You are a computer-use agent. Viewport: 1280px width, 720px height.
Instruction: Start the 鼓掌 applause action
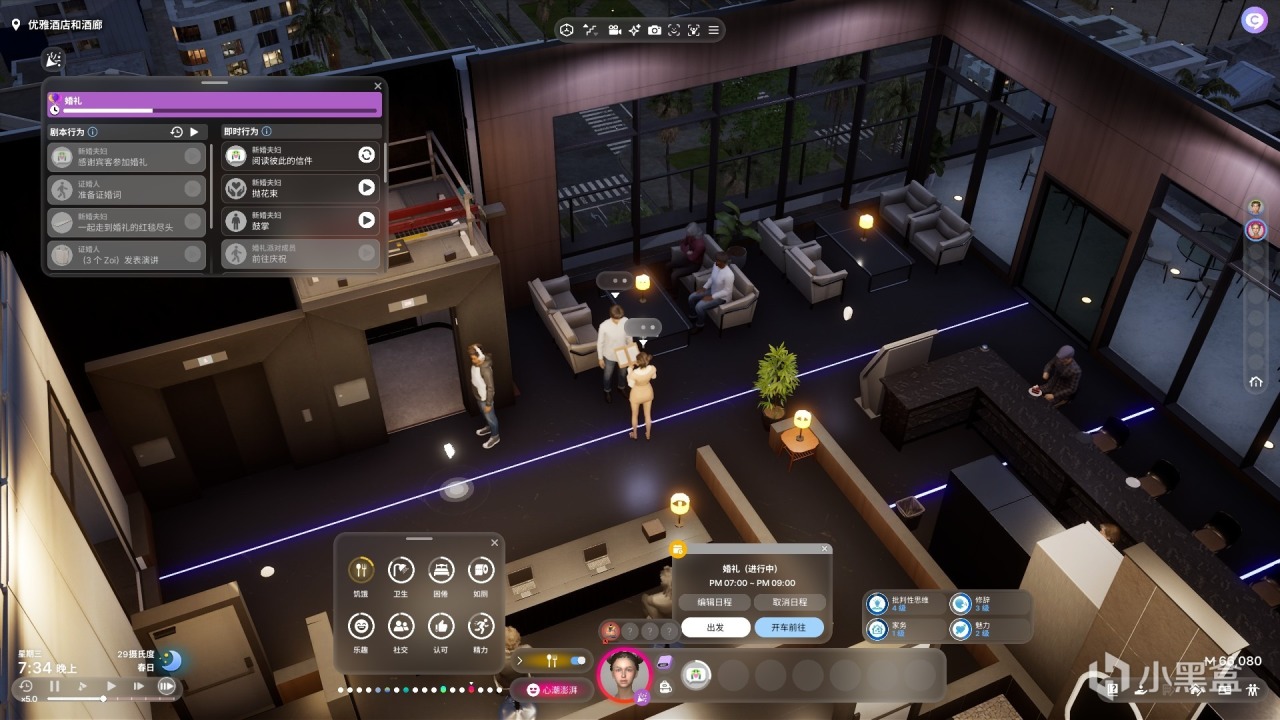click(x=367, y=220)
